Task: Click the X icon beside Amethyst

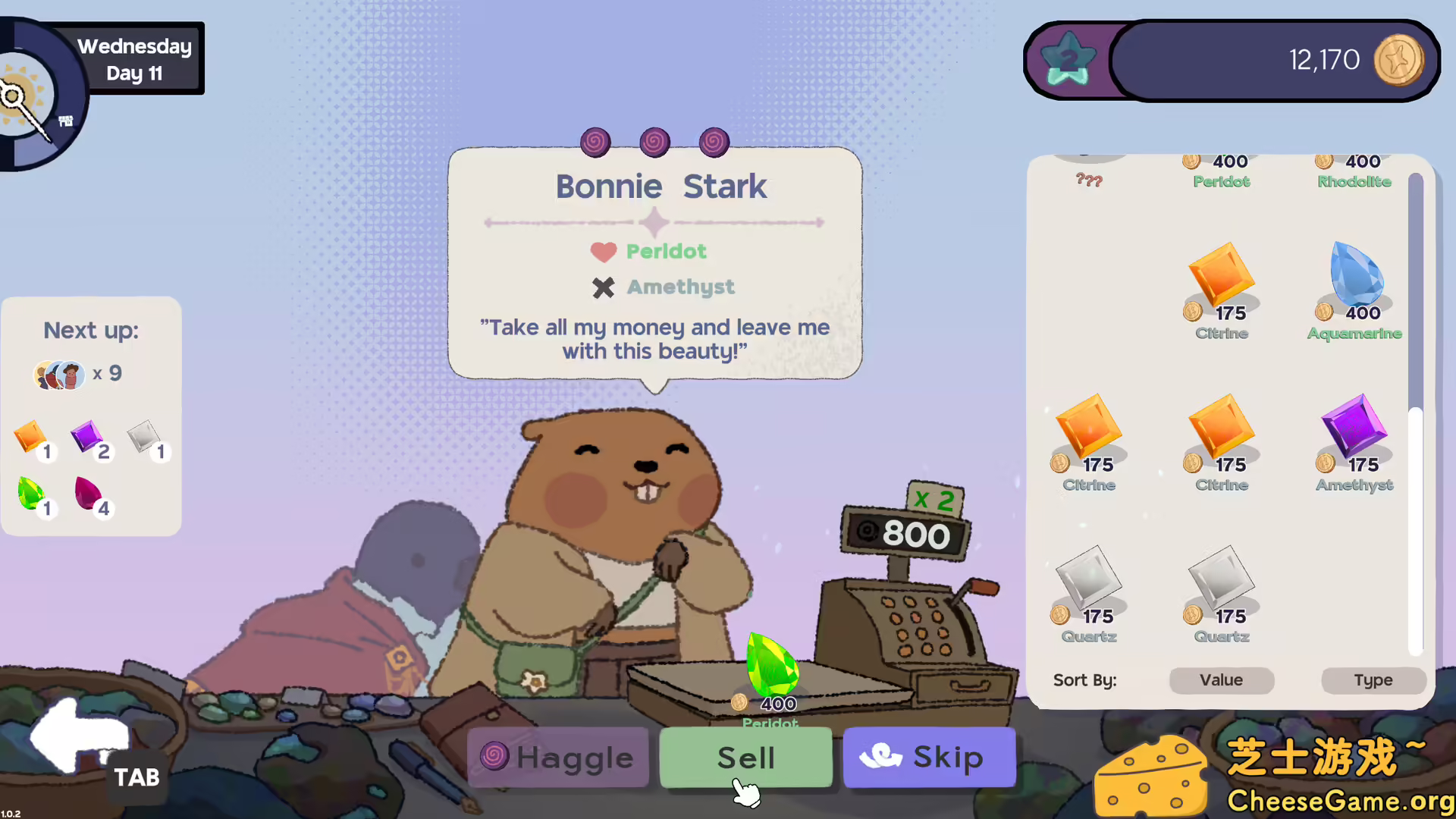Action: point(603,287)
